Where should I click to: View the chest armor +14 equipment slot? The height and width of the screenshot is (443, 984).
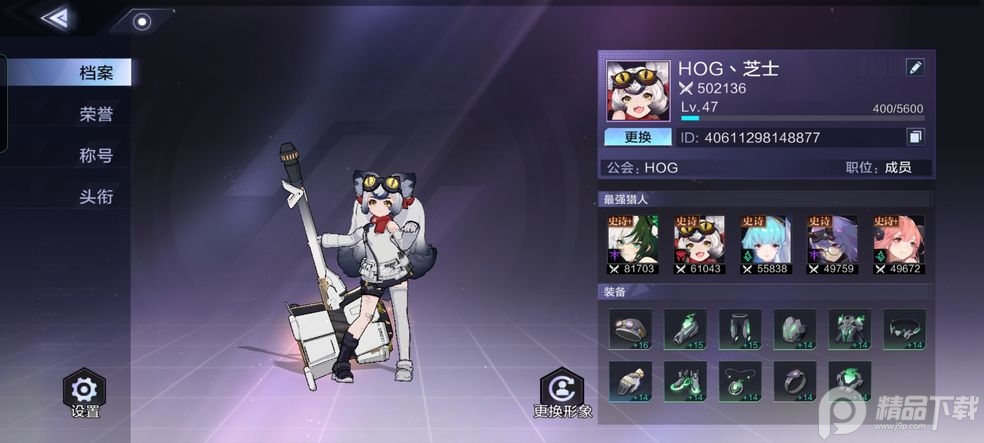click(849, 329)
